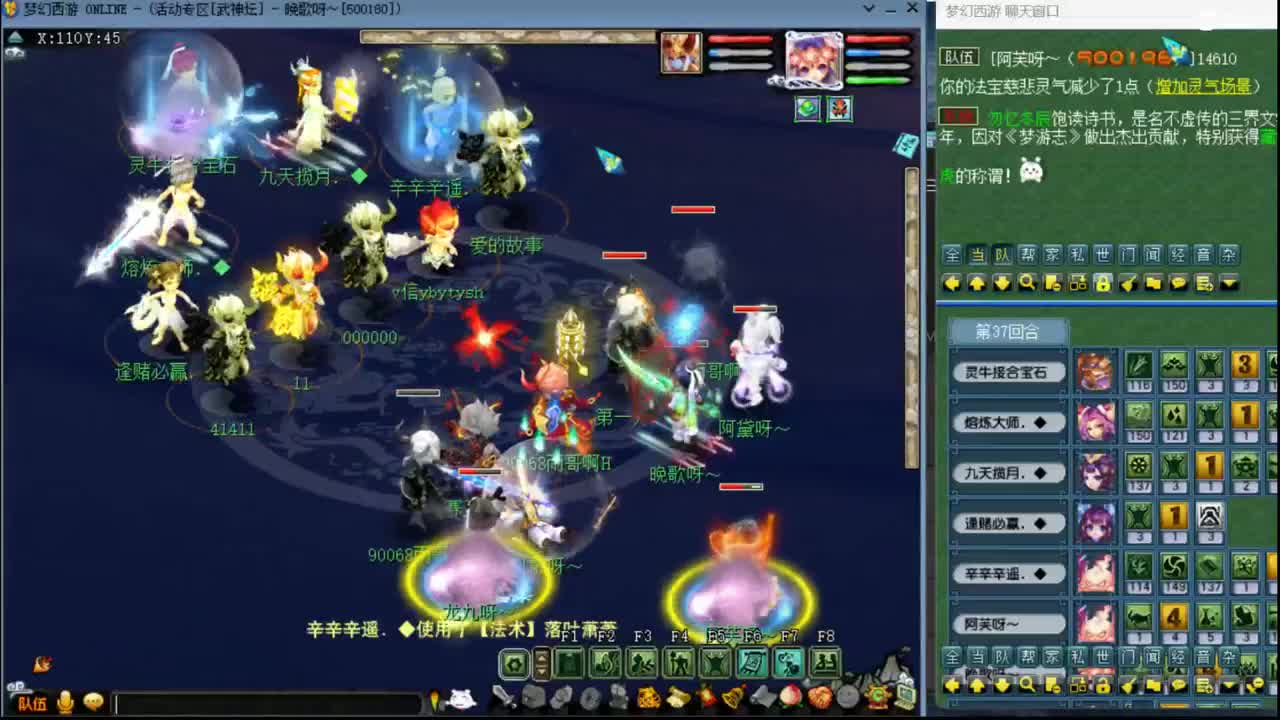Image resolution: width=1280 pixels, height=720 pixels.
Task: Toggle the yellow lock icon in the chat toolbar
Action: pos(1103,282)
